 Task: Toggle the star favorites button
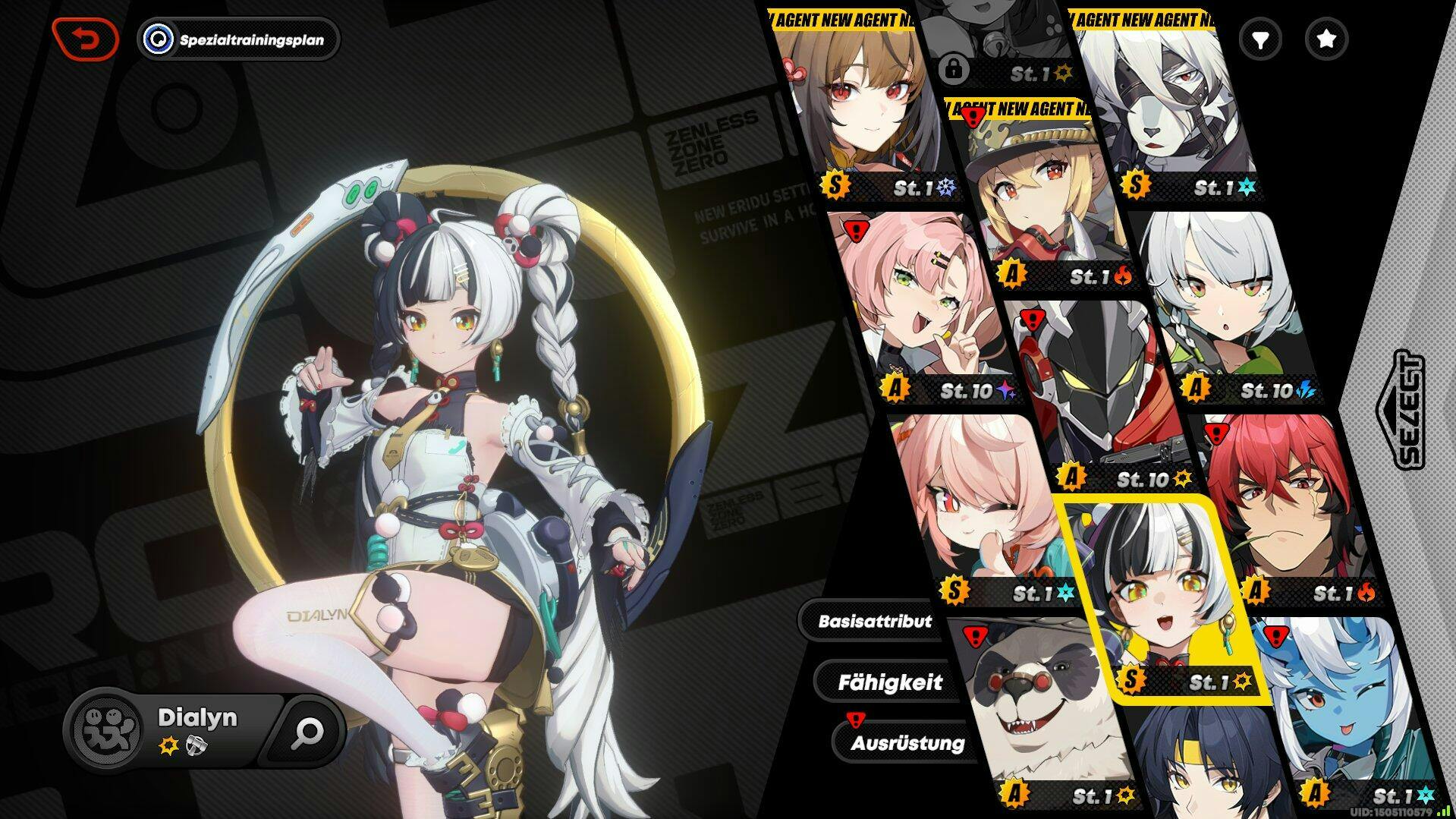click(1325, 39)
